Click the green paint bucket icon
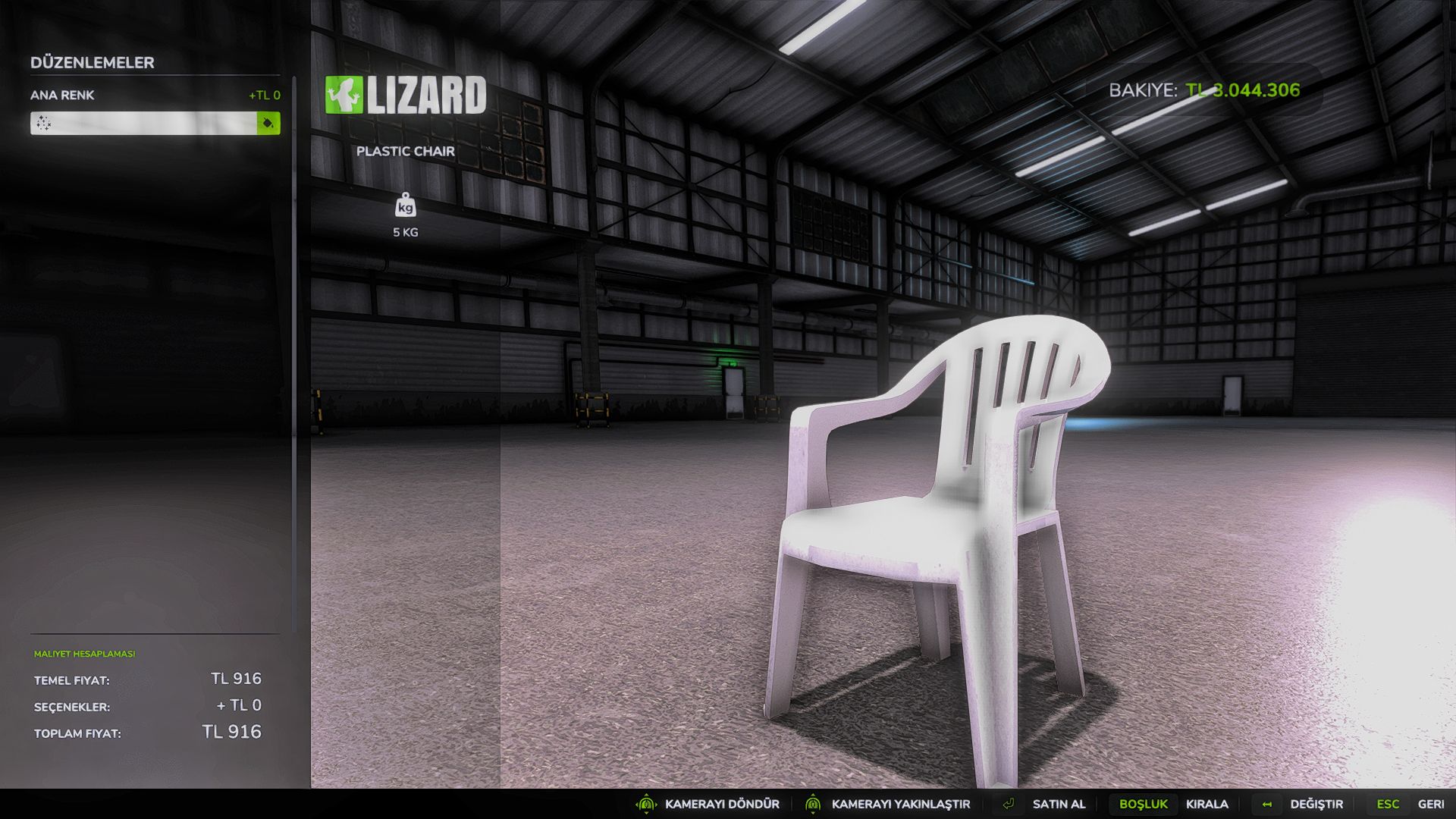This screenshot has width=1456, height=819. click(x=268, y=123)
